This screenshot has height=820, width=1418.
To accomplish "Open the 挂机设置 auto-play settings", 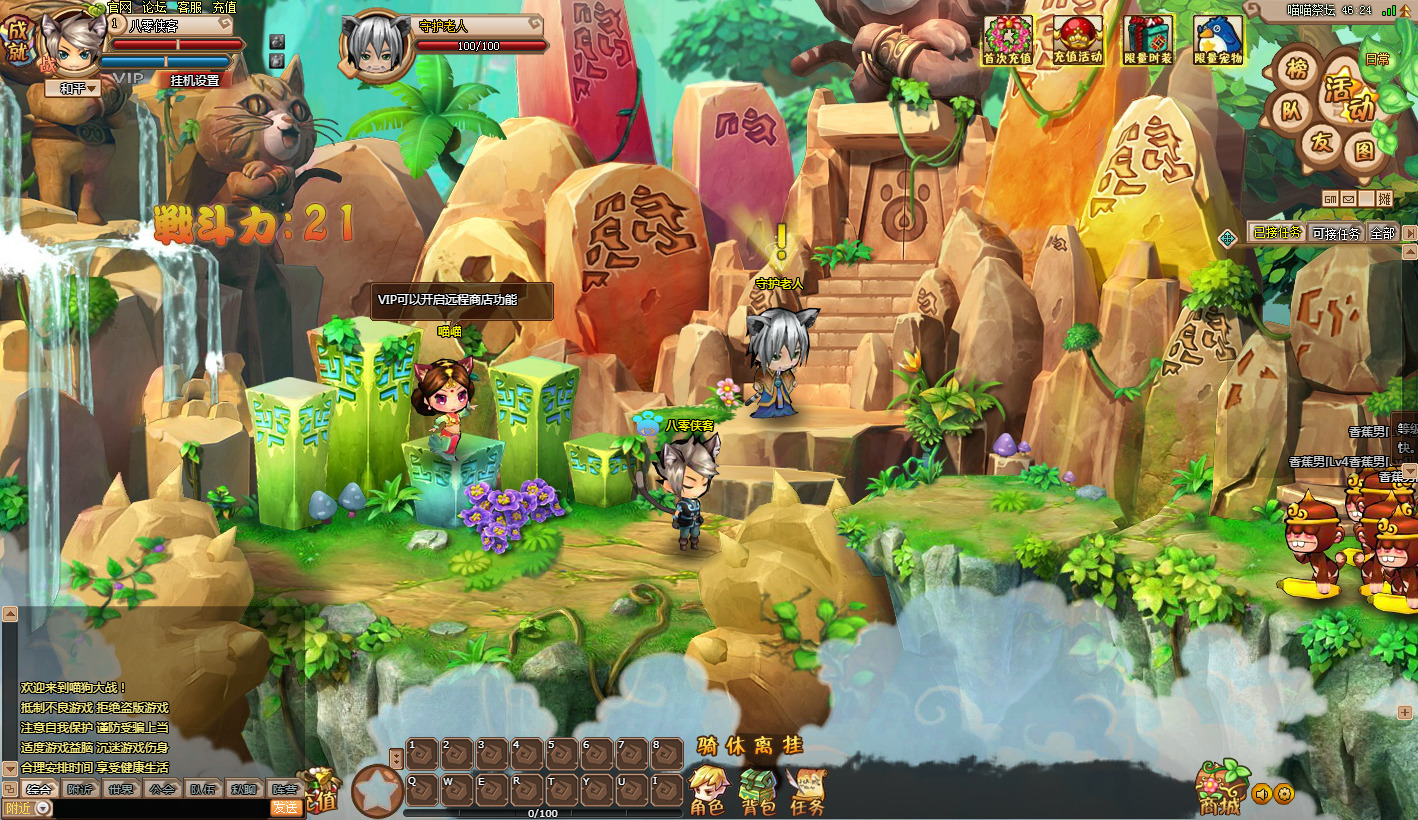I will 194,80.
